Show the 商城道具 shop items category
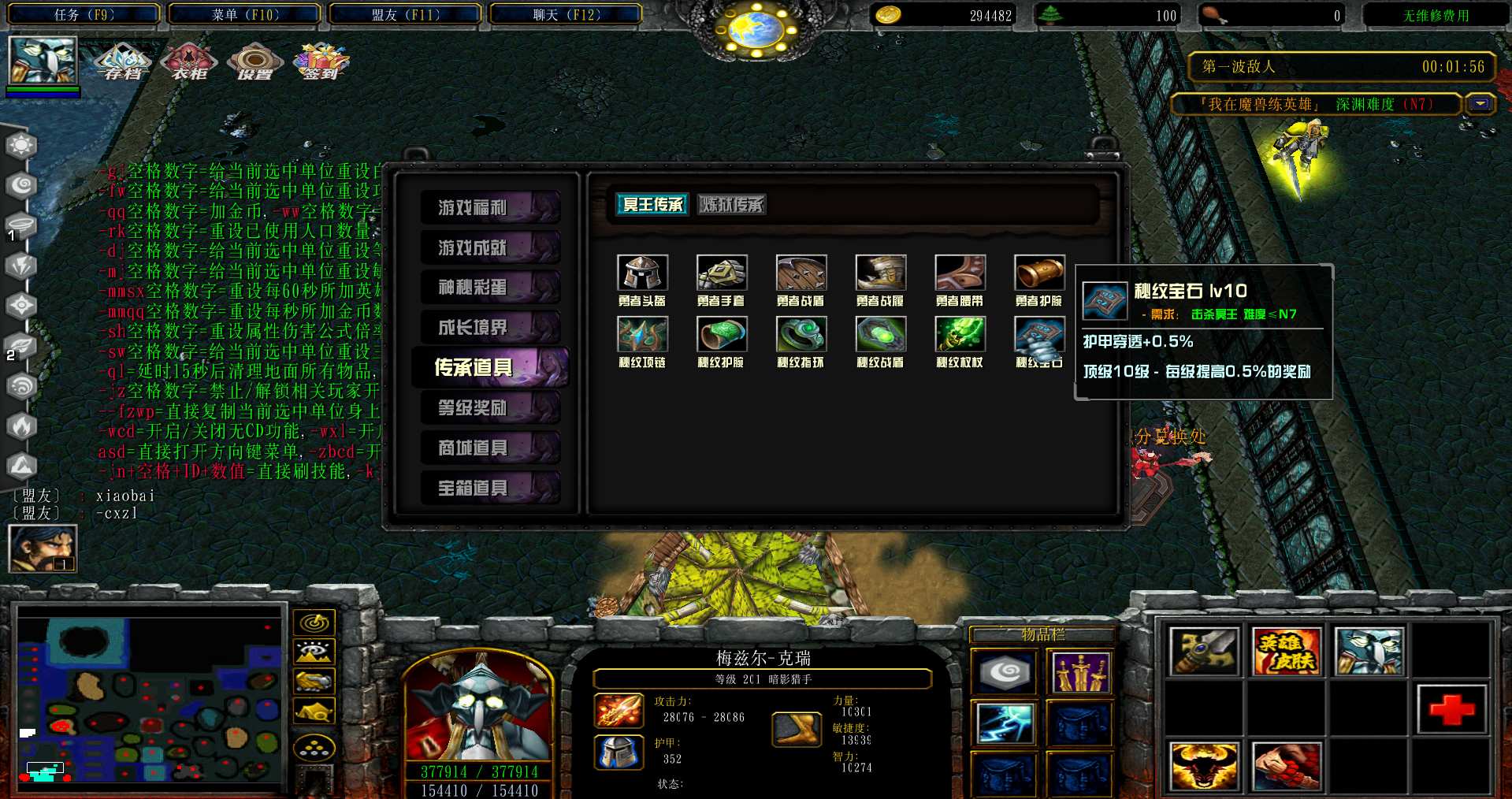1512x799 pixels. click(490, 448)
